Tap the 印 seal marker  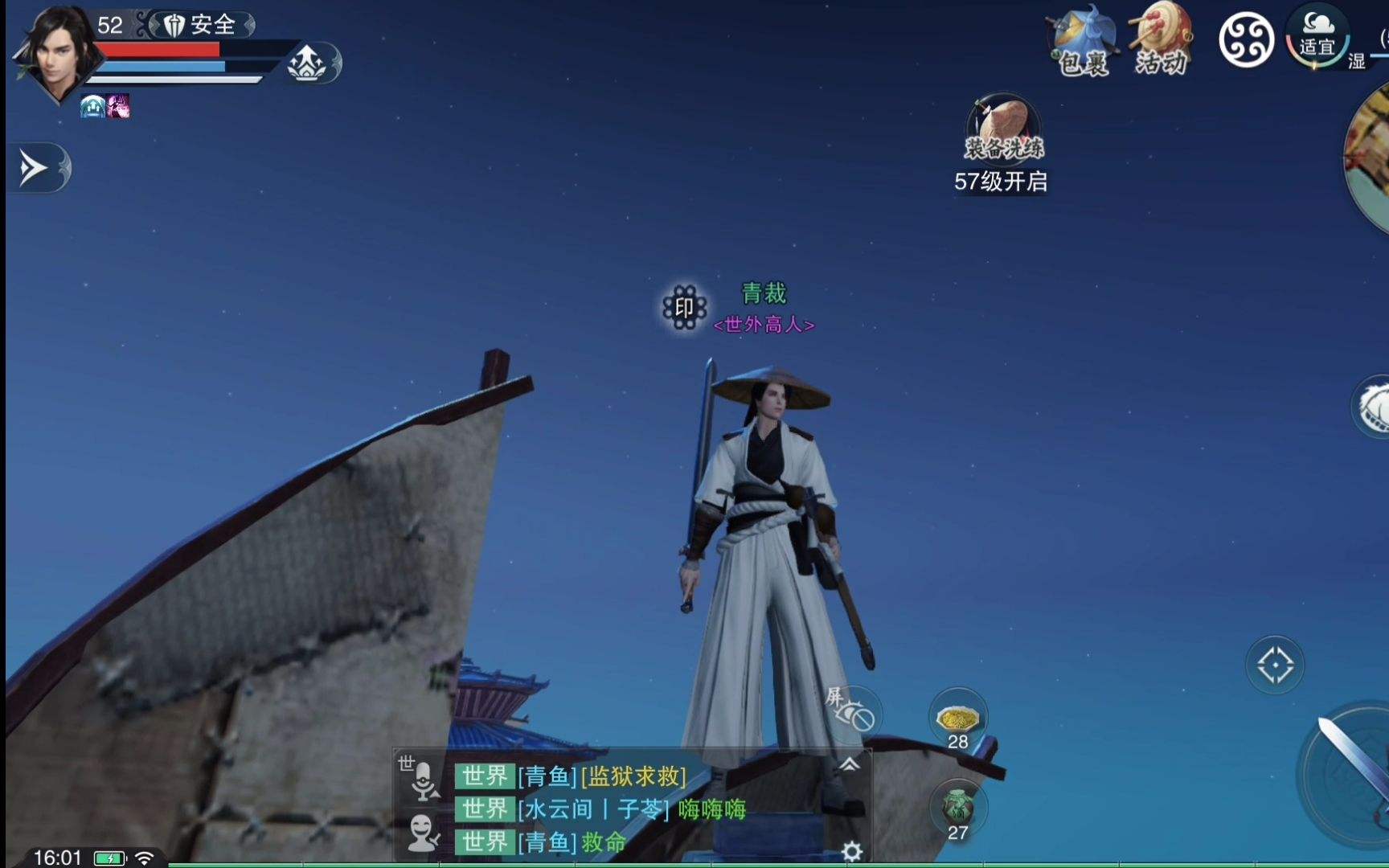[x=684, y=307]
